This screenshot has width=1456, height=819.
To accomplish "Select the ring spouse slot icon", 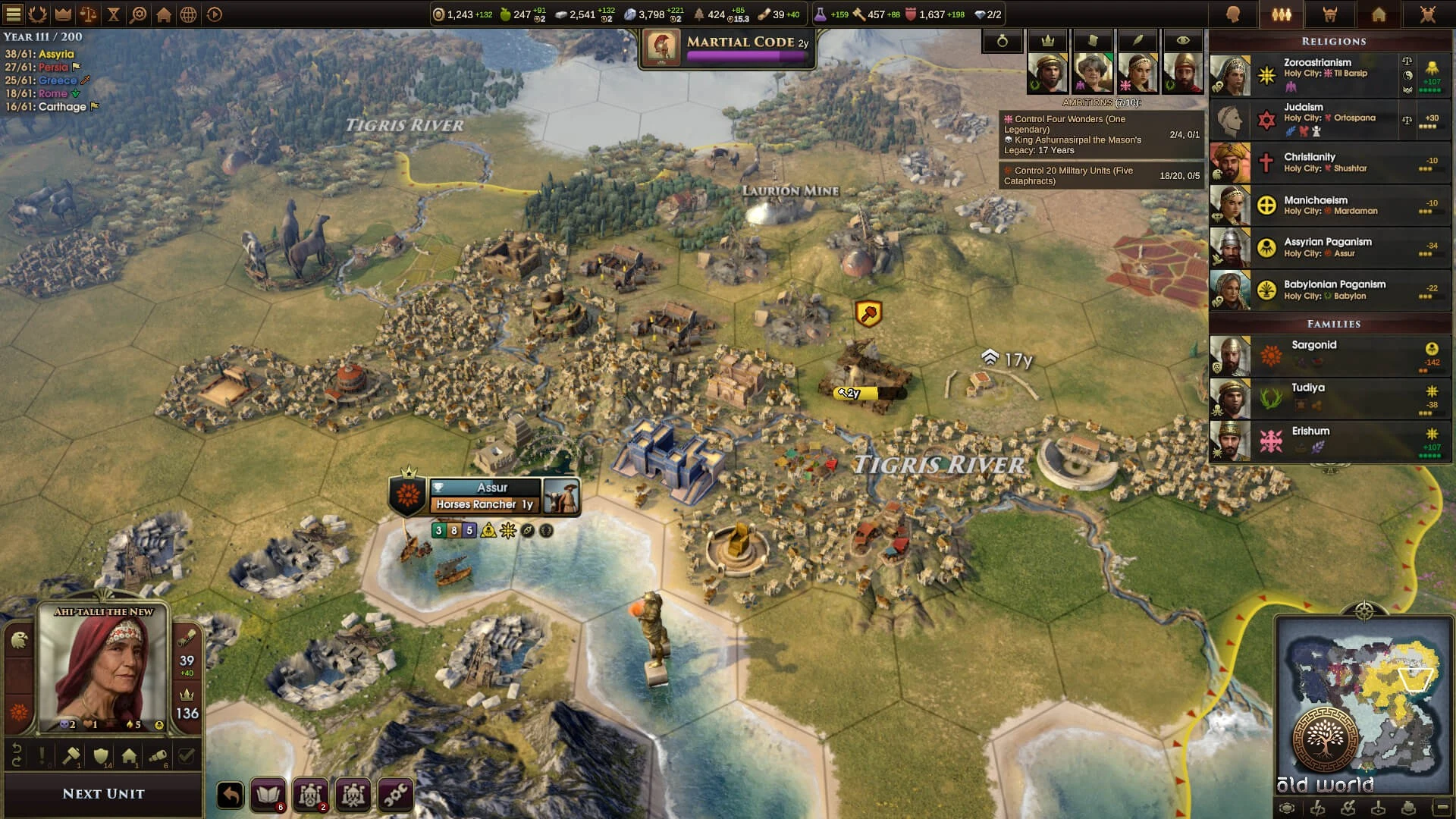I will 1002,42.
